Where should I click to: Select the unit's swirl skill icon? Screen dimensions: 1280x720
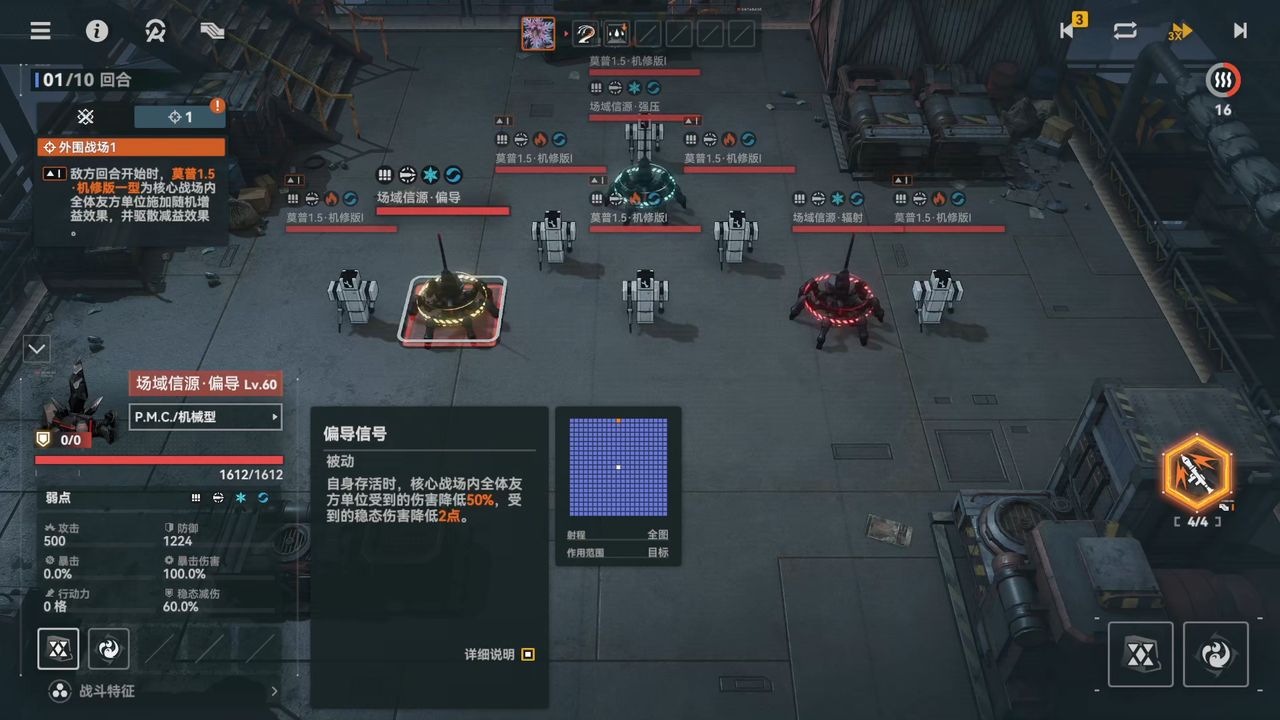click(108, 649)
